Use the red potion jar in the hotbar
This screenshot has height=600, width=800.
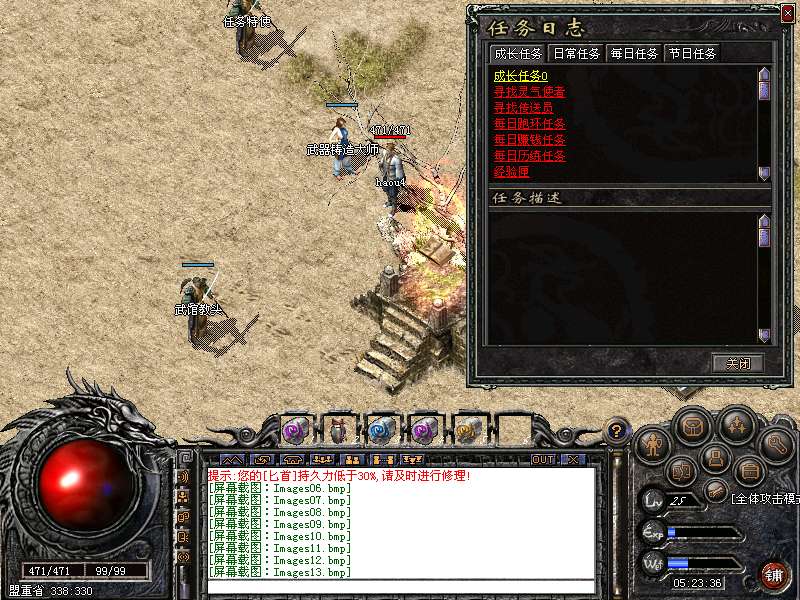[x=337, y=430]
